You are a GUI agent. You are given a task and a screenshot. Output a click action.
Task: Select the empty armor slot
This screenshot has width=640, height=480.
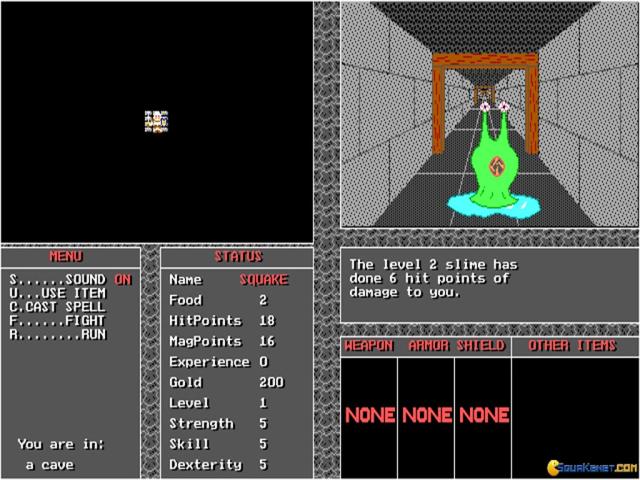tap(426, 414)
